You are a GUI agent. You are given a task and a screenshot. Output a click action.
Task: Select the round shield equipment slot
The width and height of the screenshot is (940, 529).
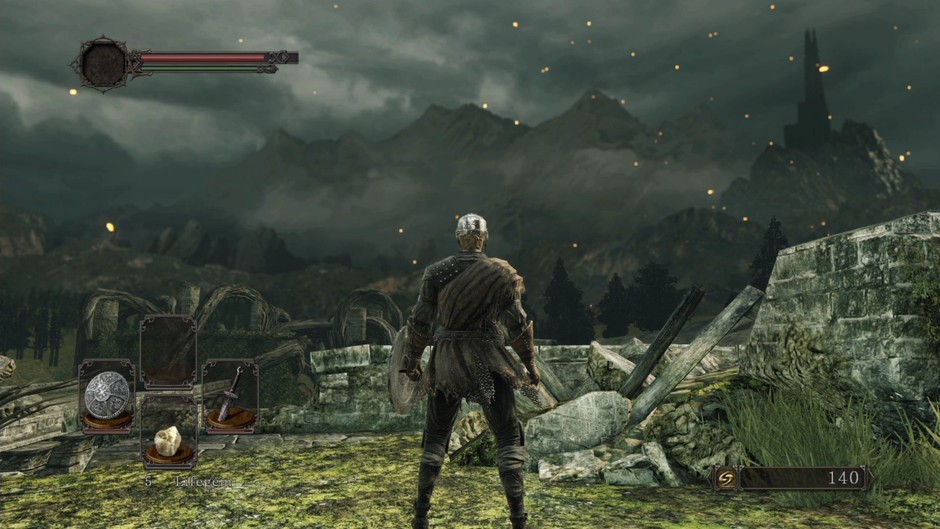[x=106, y=395]
